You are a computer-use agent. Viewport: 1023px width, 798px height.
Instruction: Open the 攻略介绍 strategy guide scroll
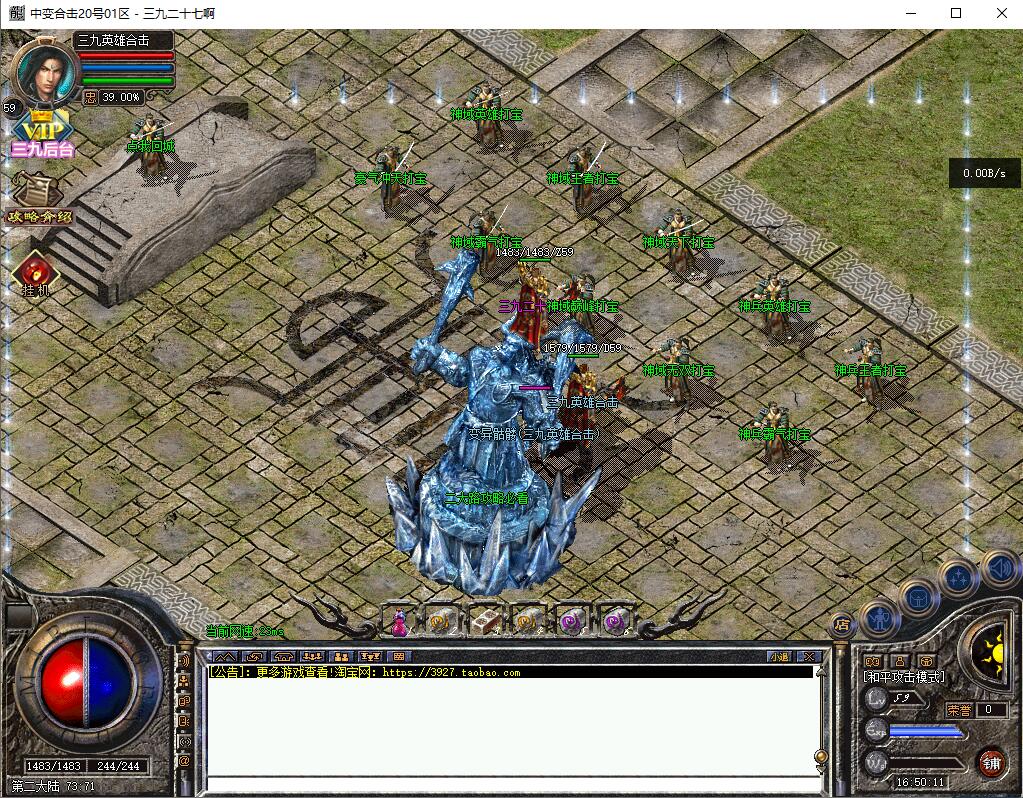pos(39,198)
